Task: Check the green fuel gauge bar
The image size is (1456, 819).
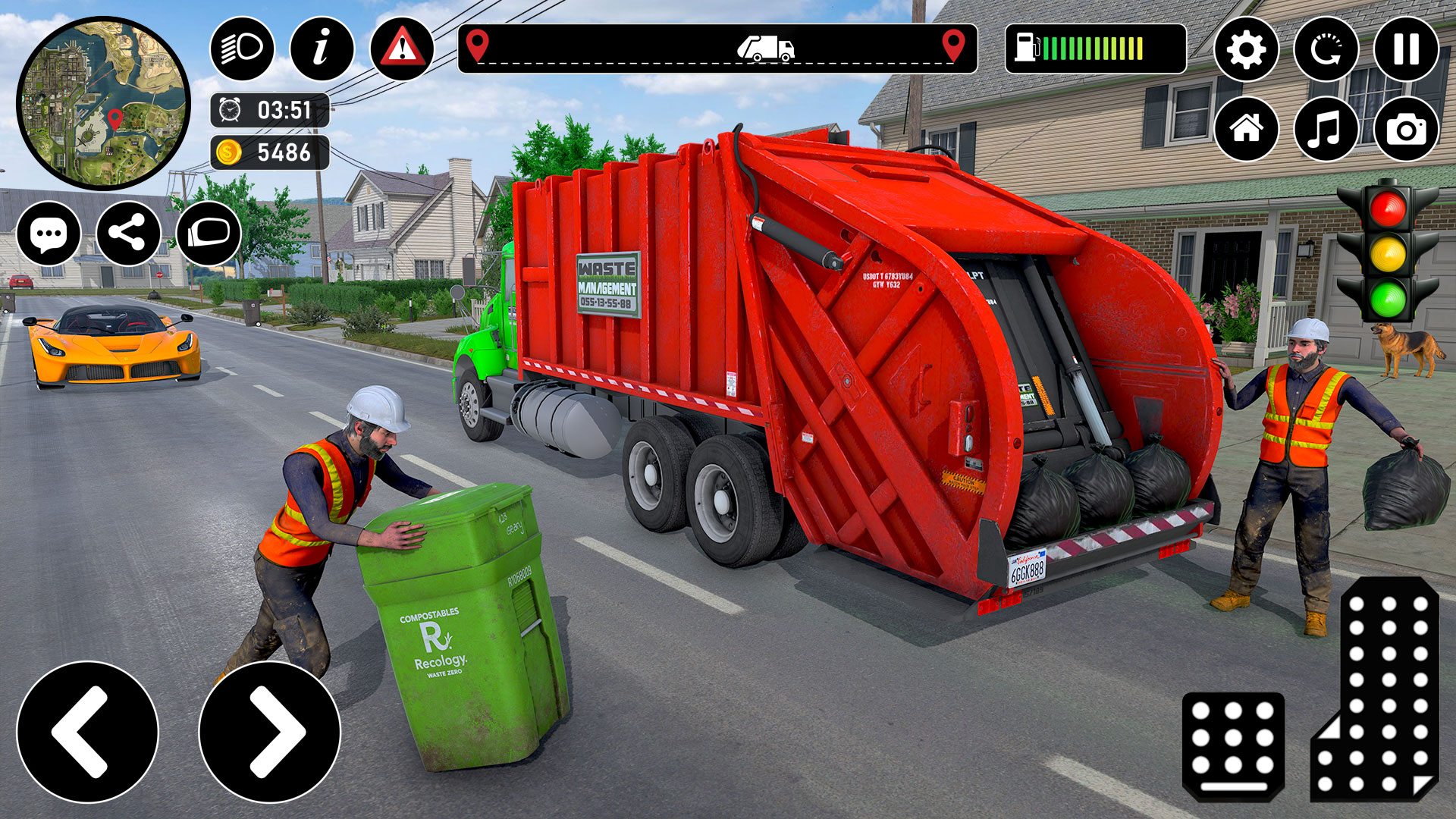Action: click(x=1092, y=47)
